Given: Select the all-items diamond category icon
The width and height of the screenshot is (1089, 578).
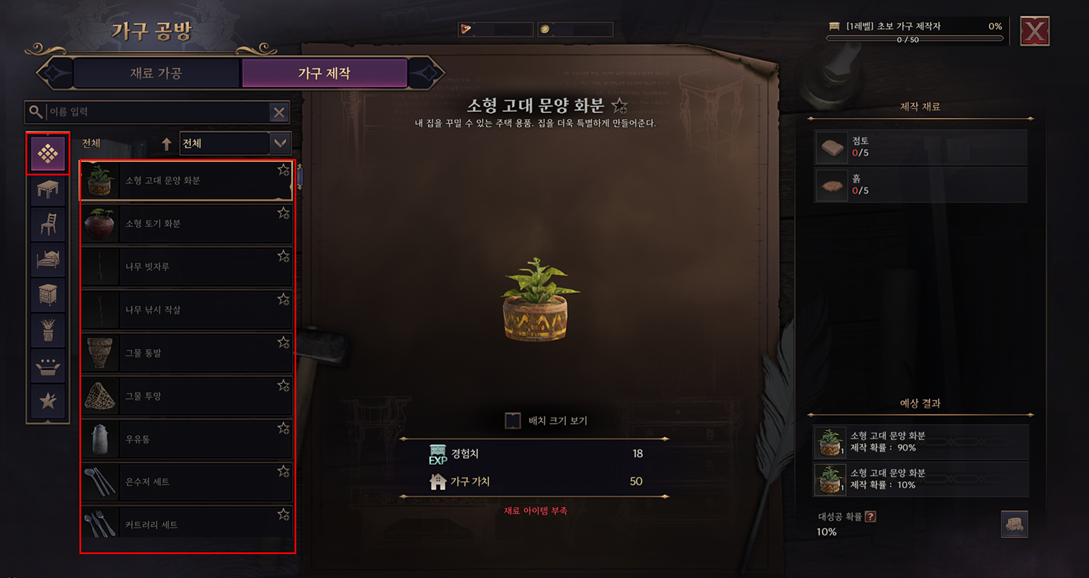Looking at the screenshot, I should click(48, 153).
